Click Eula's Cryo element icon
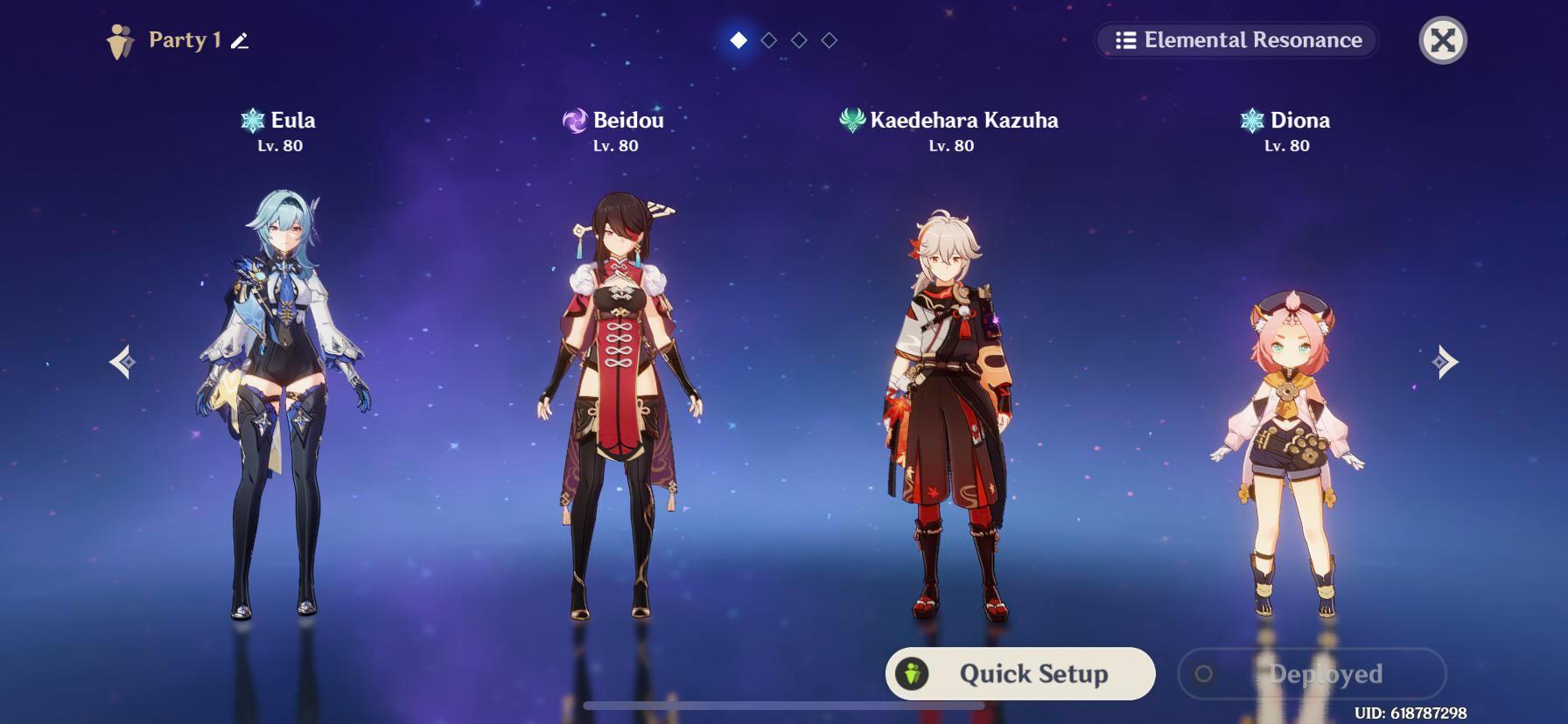 coord(252,120)
